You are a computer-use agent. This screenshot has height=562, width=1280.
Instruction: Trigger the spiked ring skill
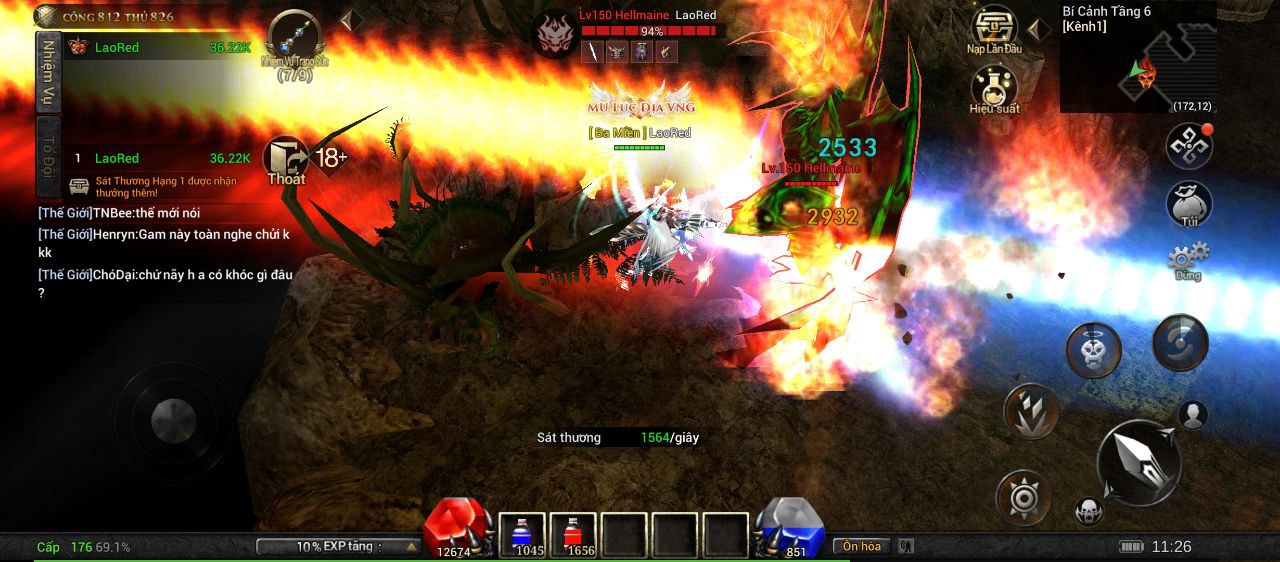1023,497
